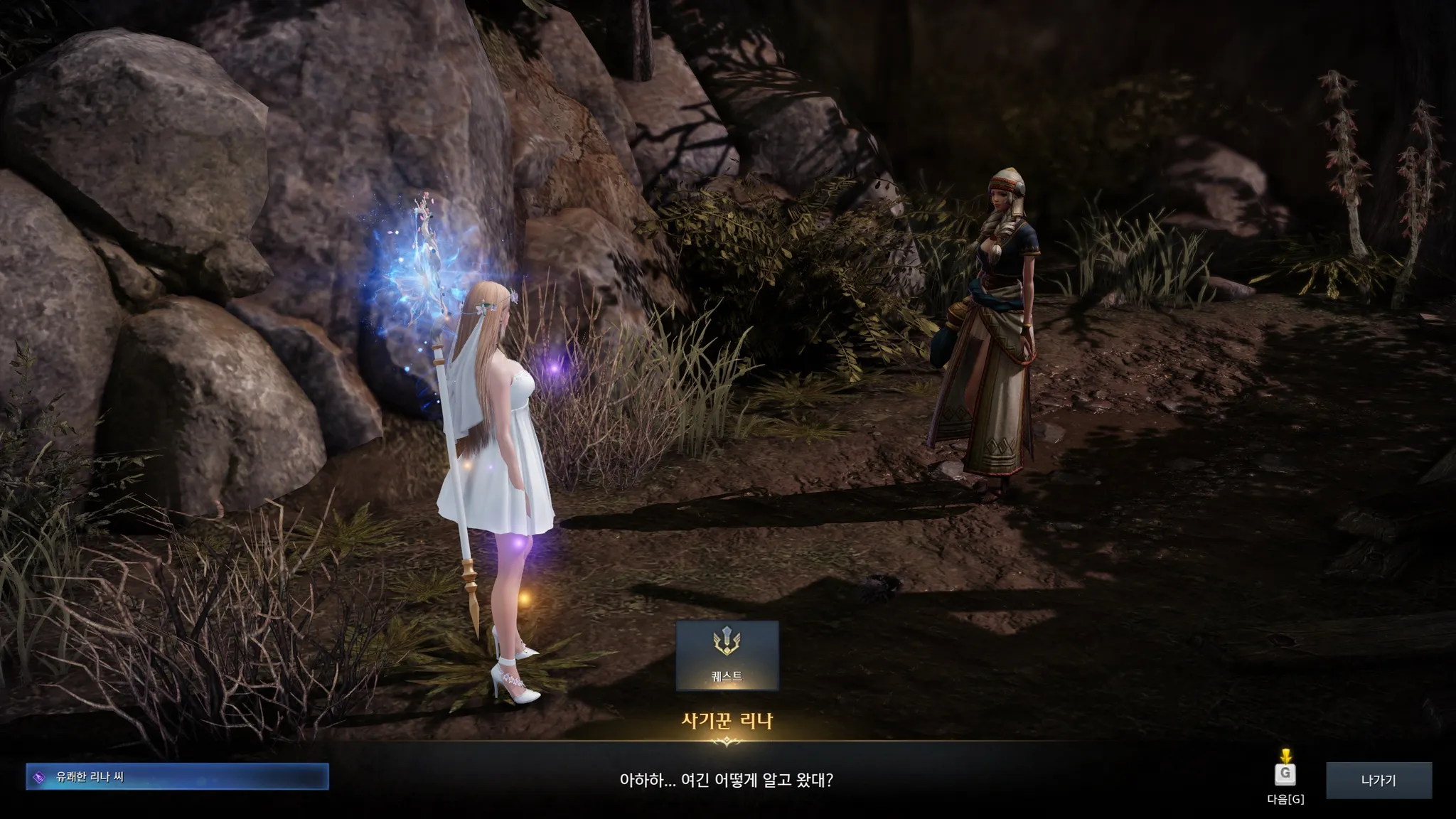The image size is (1456, 819).
Task: Open the 퀘스트 dialogue option
Action: coord(727,655)
